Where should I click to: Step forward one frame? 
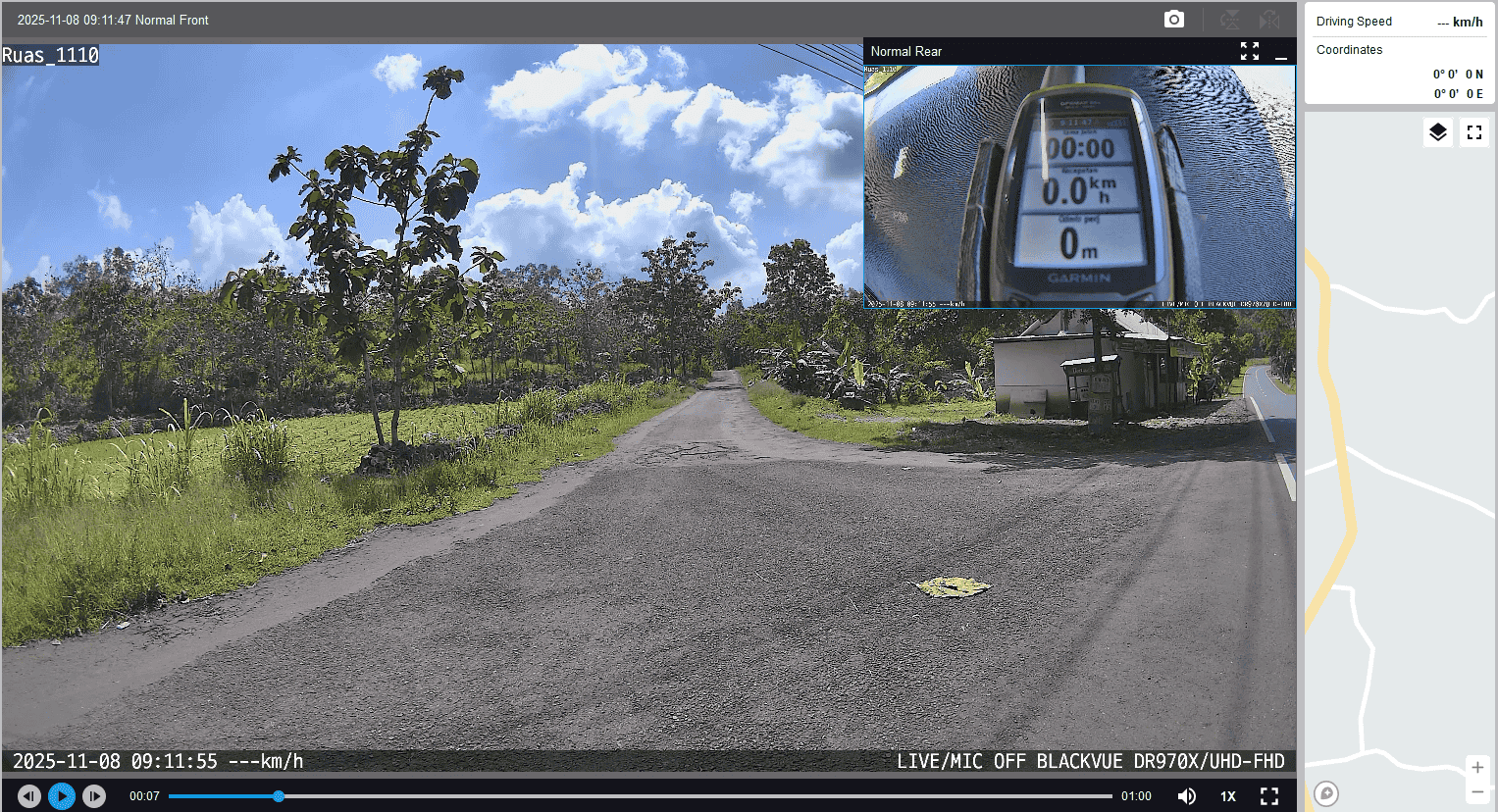[x=94, y=796]
